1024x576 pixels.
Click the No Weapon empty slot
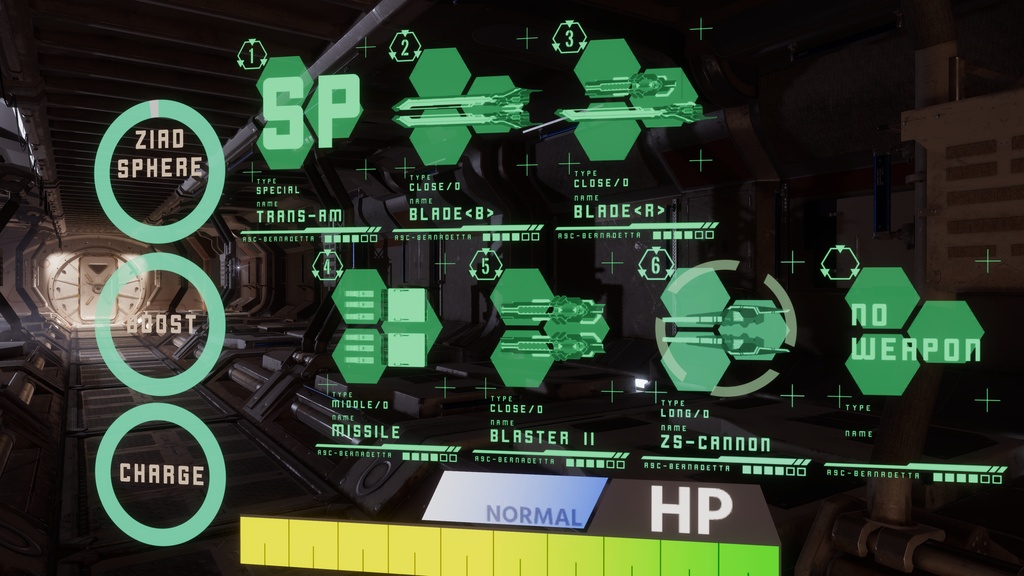(913, 332)
